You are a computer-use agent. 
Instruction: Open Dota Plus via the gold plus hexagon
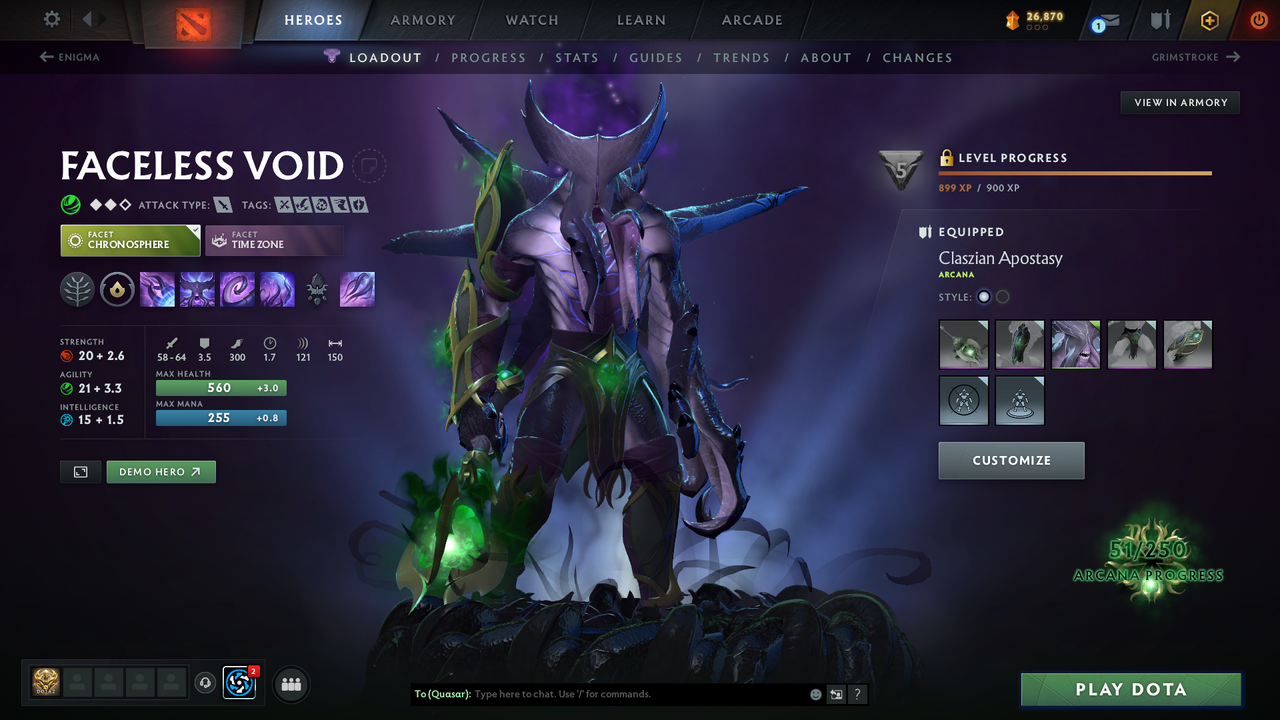click(1209, 20)
